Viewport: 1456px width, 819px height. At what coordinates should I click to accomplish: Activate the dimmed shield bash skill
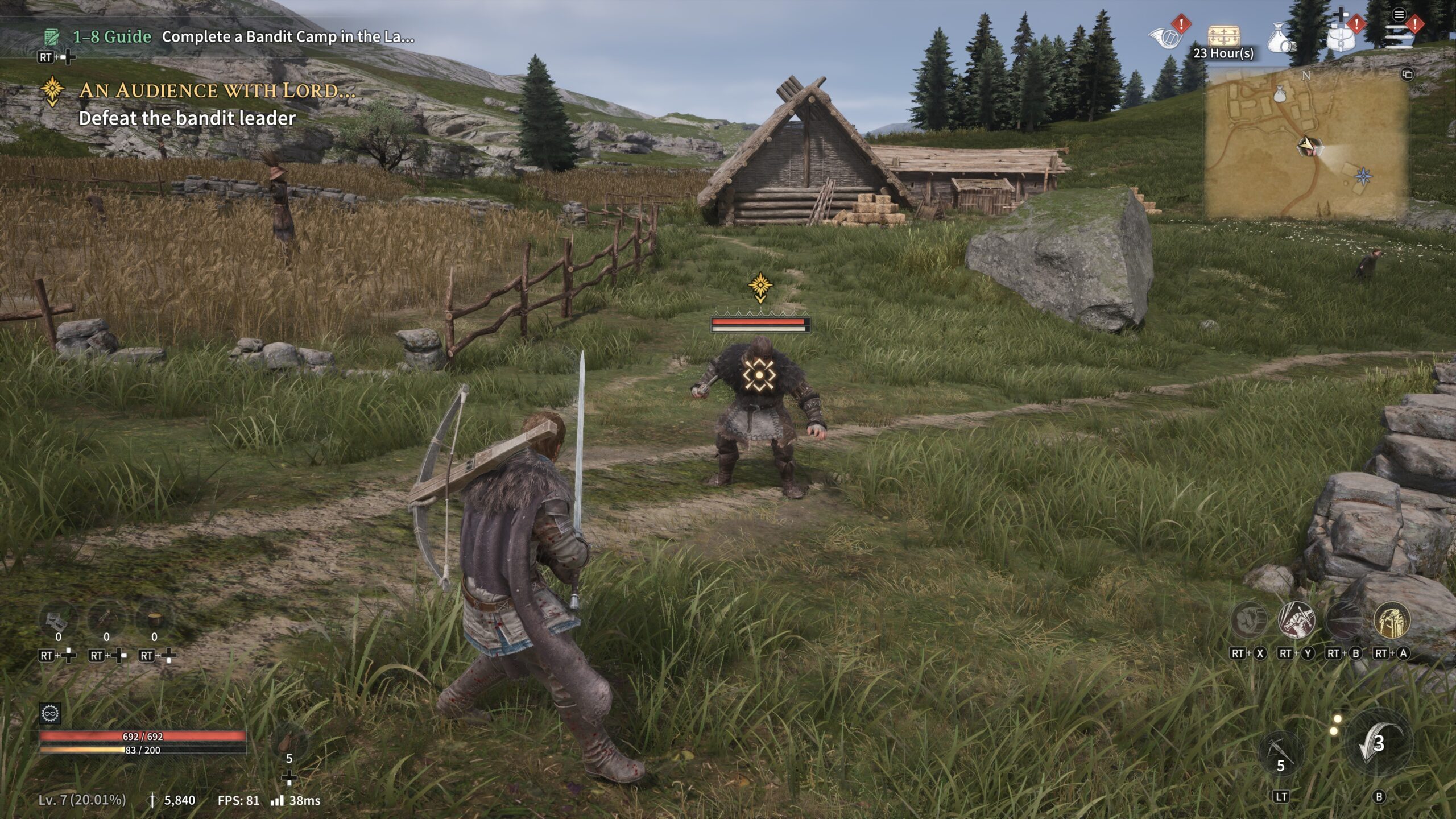point(1248,620)
